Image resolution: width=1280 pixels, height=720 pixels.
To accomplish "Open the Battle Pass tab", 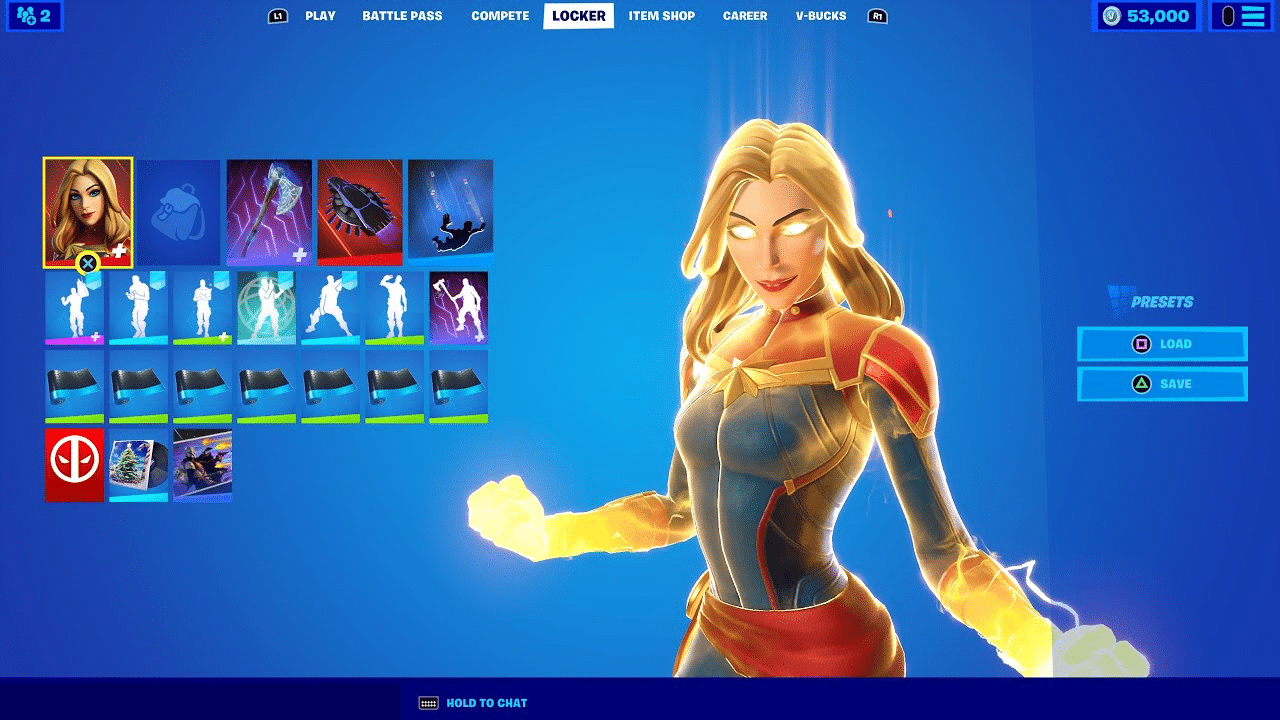I will point(401,15).
